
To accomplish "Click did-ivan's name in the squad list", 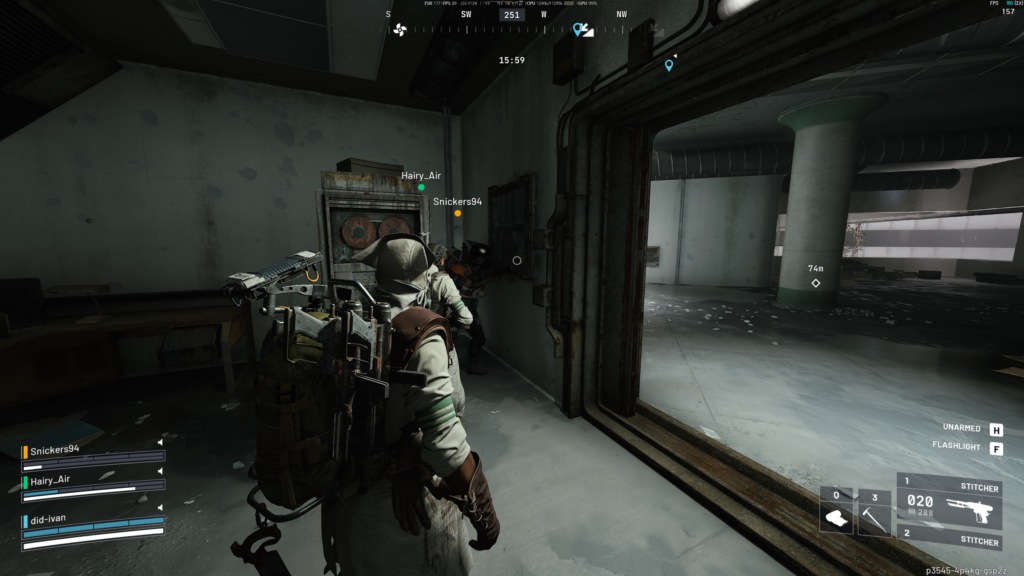I will coord(48,518).
